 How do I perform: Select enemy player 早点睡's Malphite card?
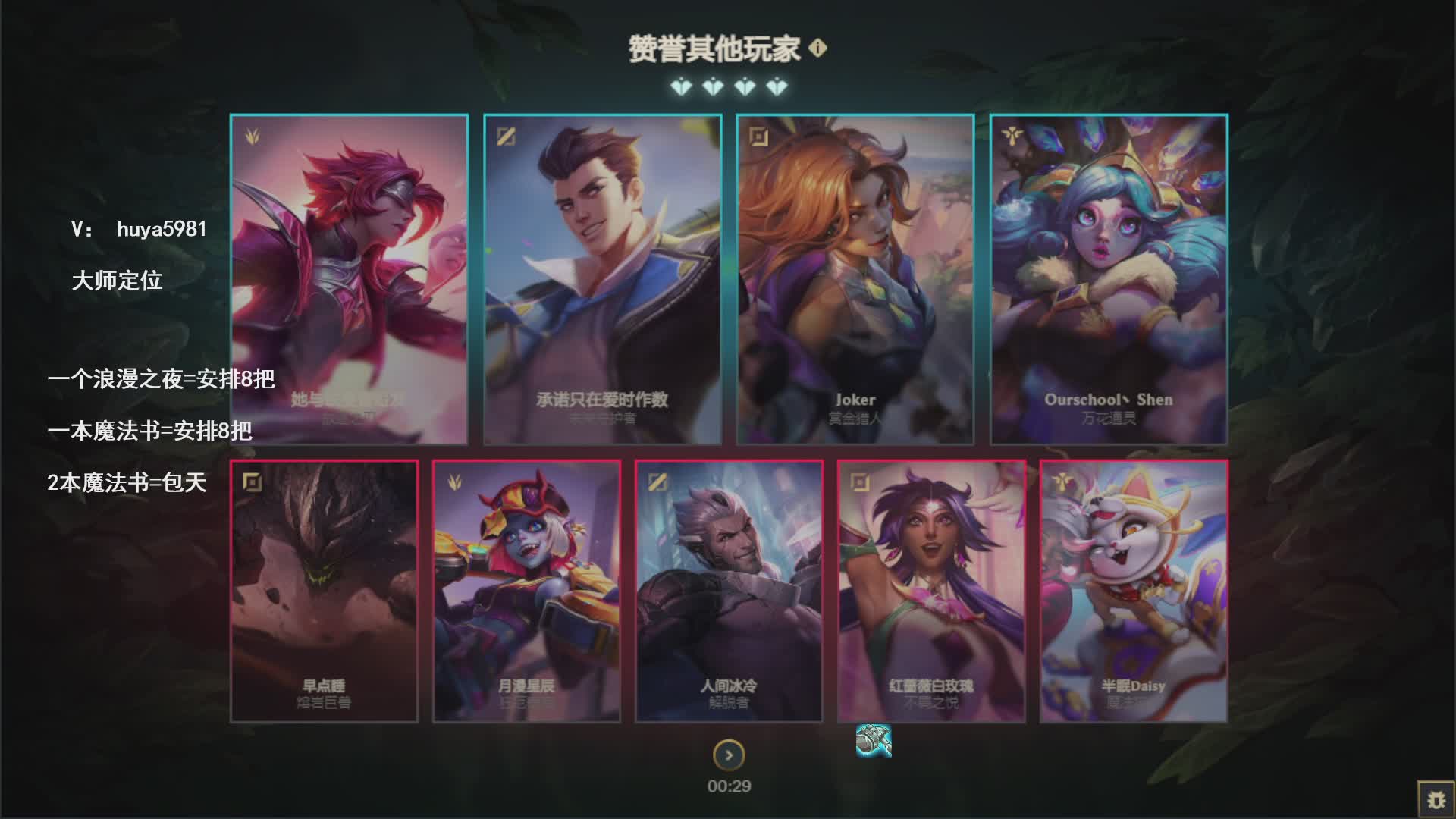(x=324, y=591)
